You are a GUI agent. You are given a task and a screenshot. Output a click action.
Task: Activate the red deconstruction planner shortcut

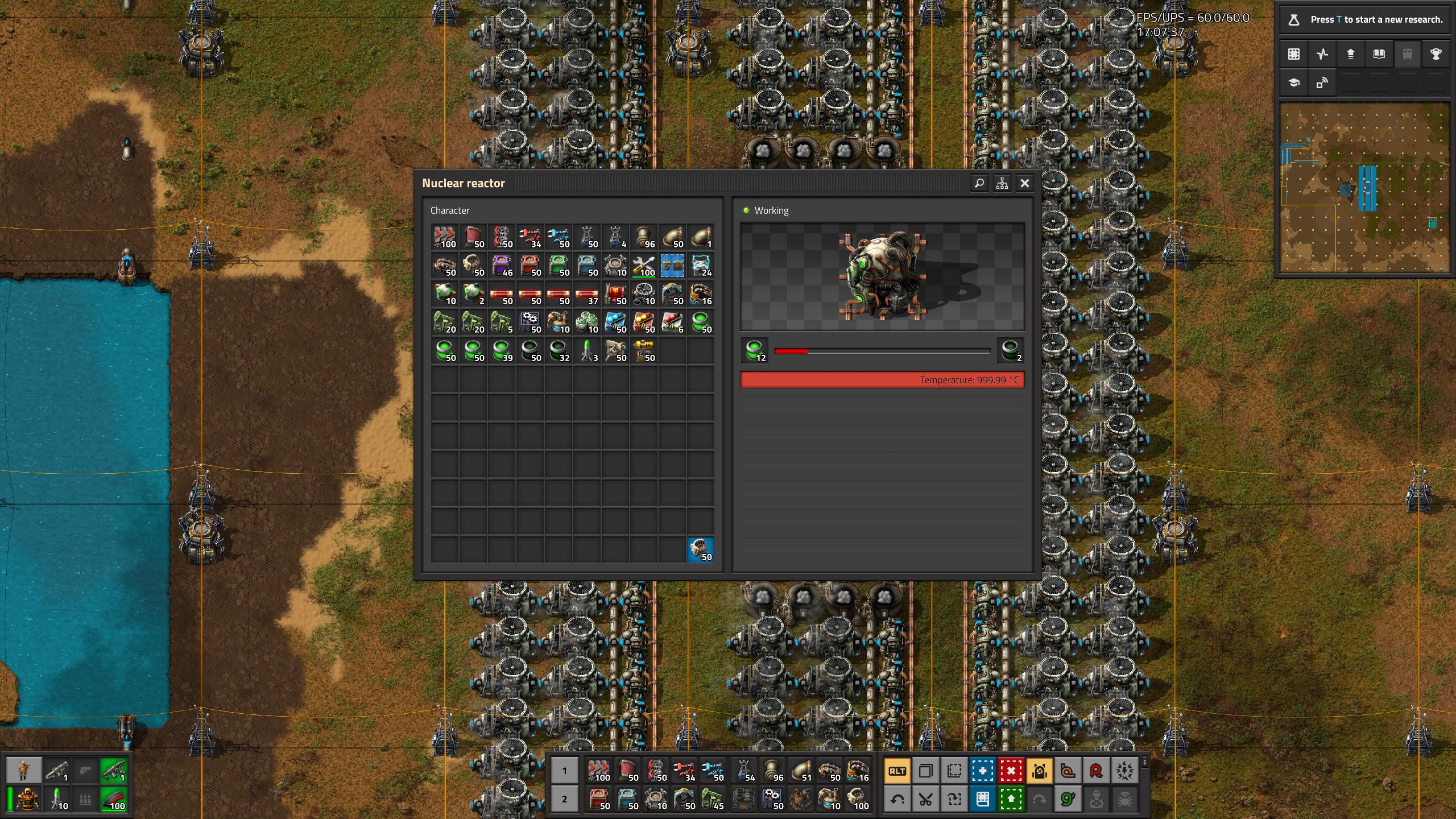[1011, 771]
